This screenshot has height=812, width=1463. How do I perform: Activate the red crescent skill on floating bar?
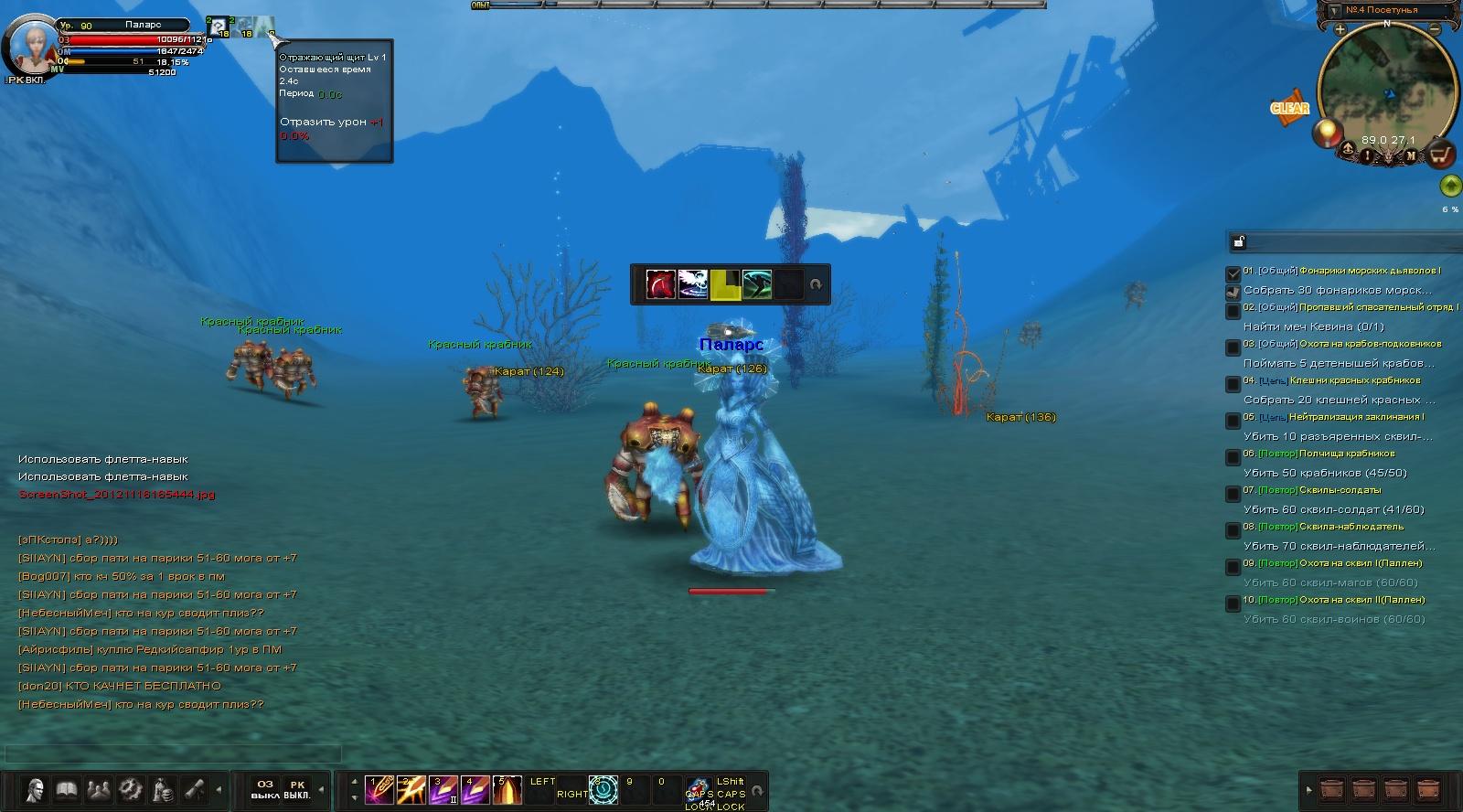(x=660, y=284)
